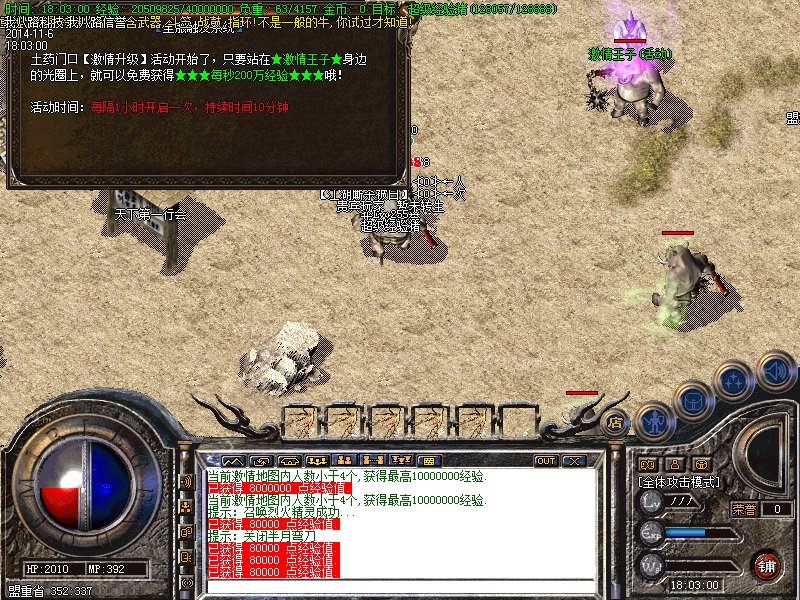Open the mountain-shaped map button above chat
Image resolution: width=800 pixels, height=600 pixels.
tap(232, 461)
